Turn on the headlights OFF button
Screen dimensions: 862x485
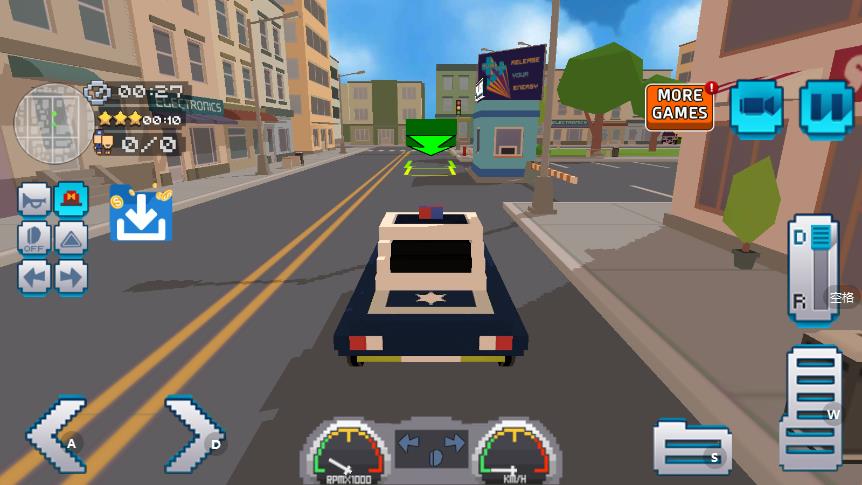(x=35, y=238)
